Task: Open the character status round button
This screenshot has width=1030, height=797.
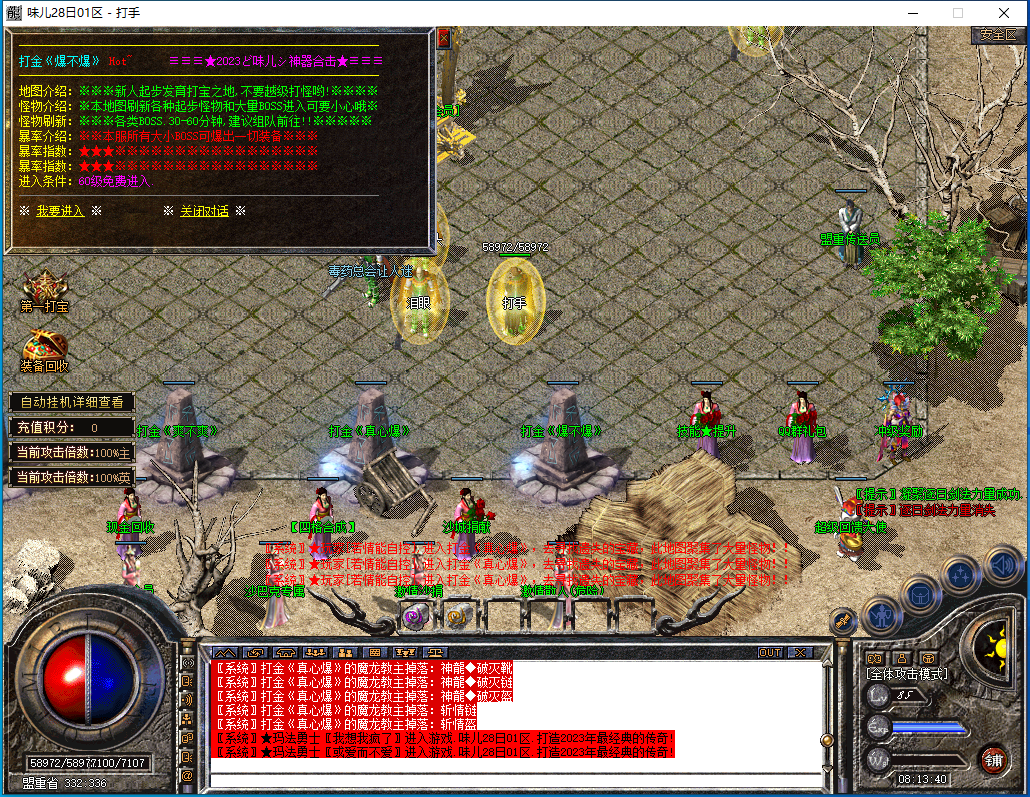Action: (x=882, y=613)
